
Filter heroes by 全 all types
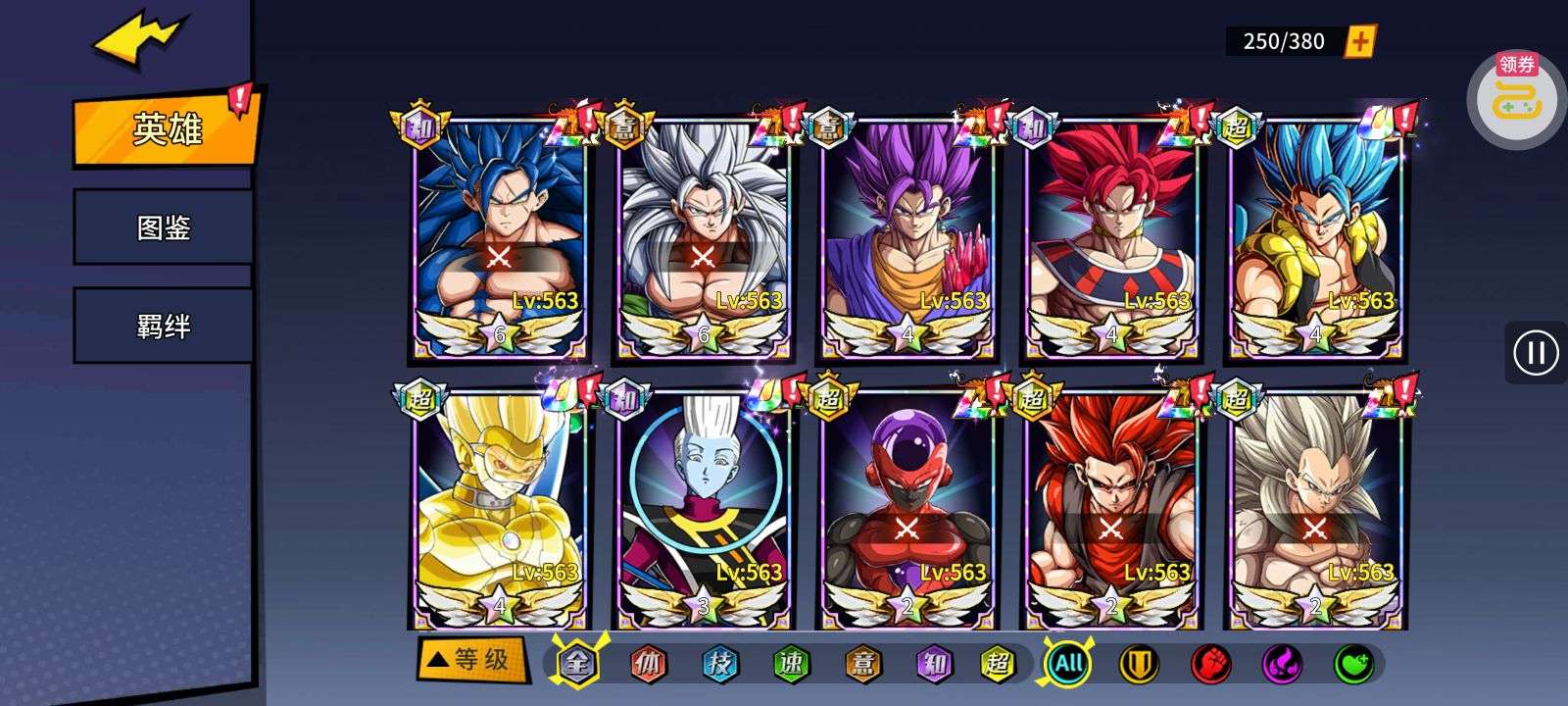click(x=579, y=663)
